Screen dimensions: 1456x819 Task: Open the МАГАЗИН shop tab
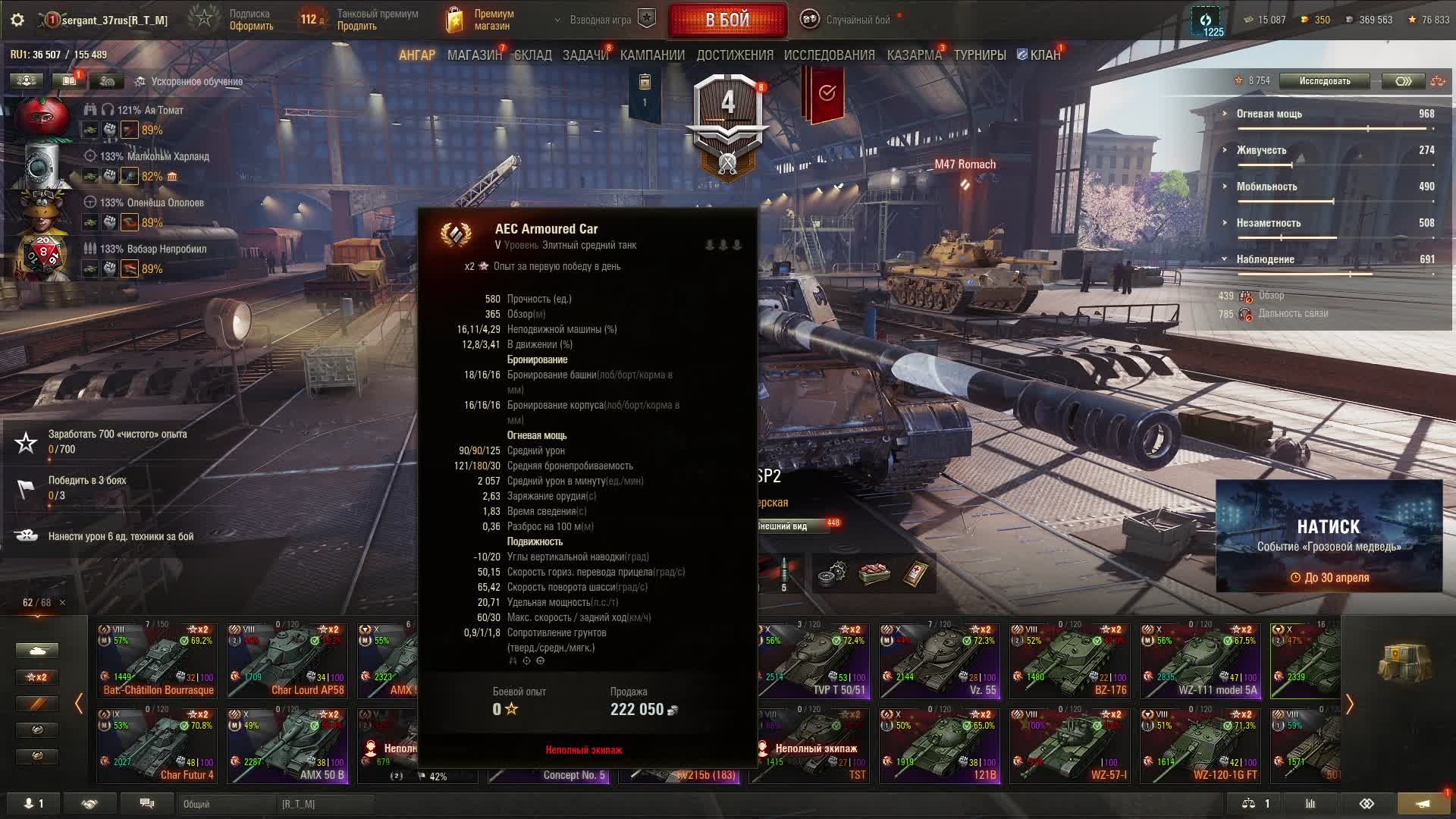[x=474, y=55]
